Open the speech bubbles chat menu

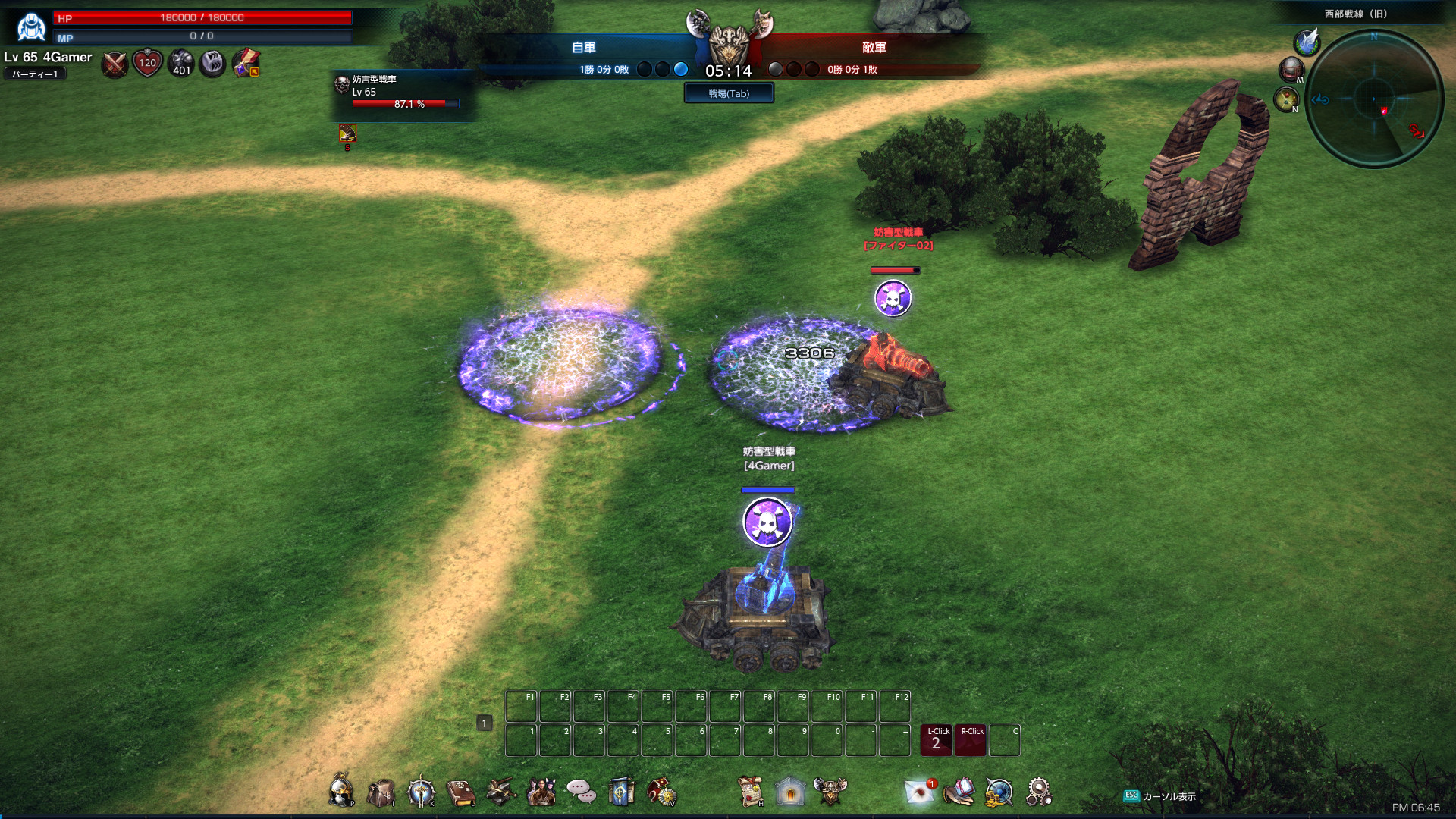pos(581,792)
